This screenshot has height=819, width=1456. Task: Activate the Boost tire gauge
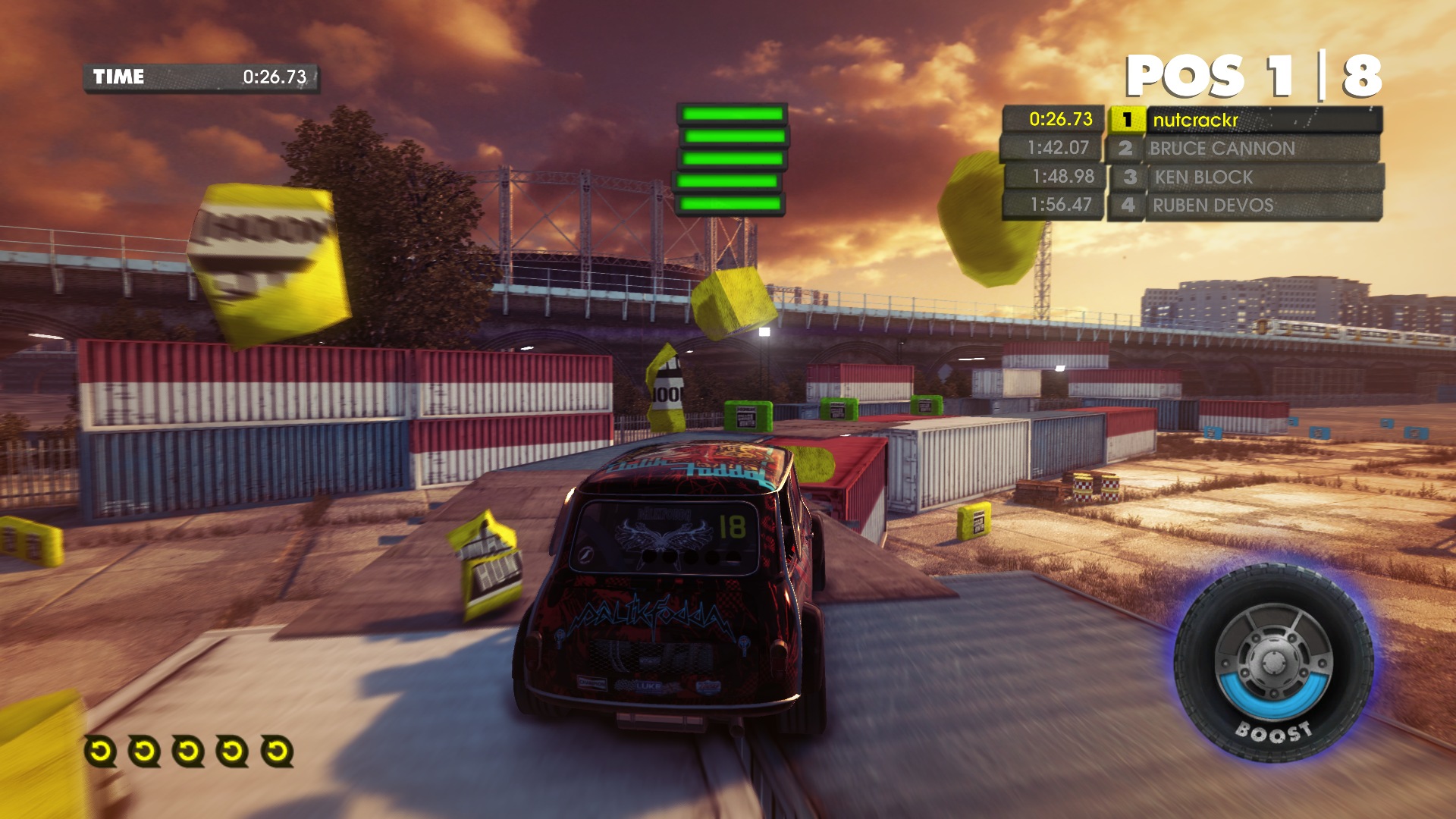(x=1273, y=664)
